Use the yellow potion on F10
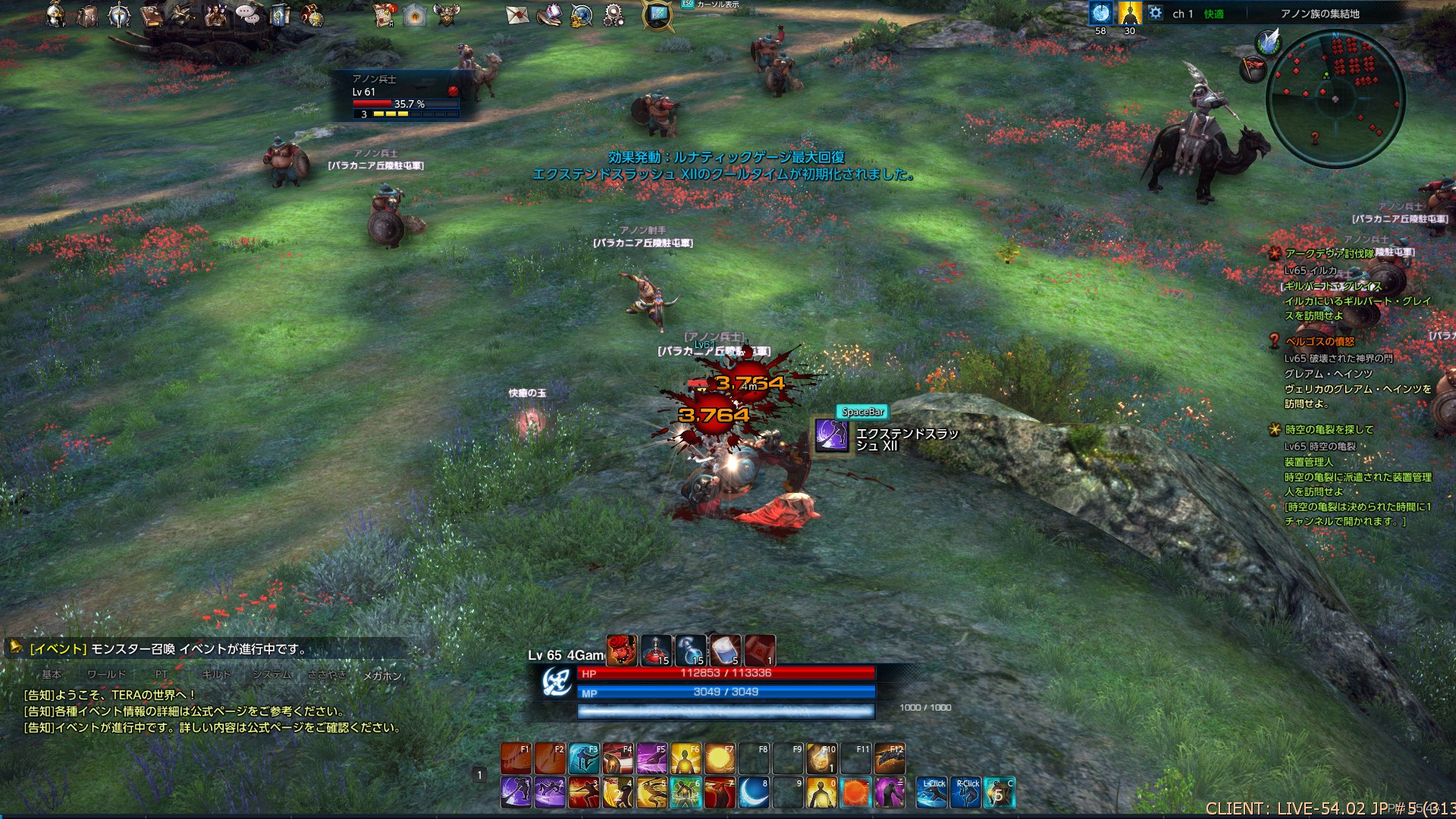 821,758
